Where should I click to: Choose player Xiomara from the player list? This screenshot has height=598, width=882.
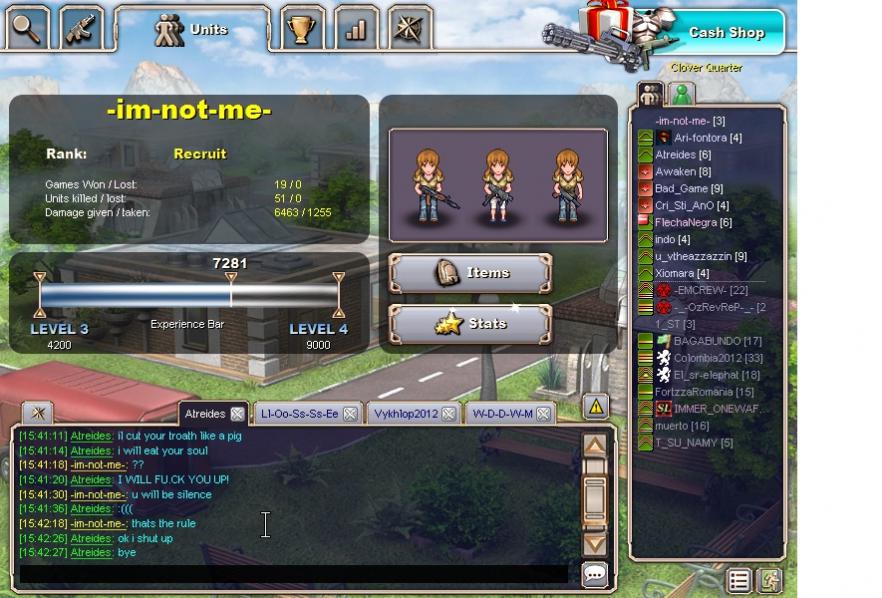681,273
